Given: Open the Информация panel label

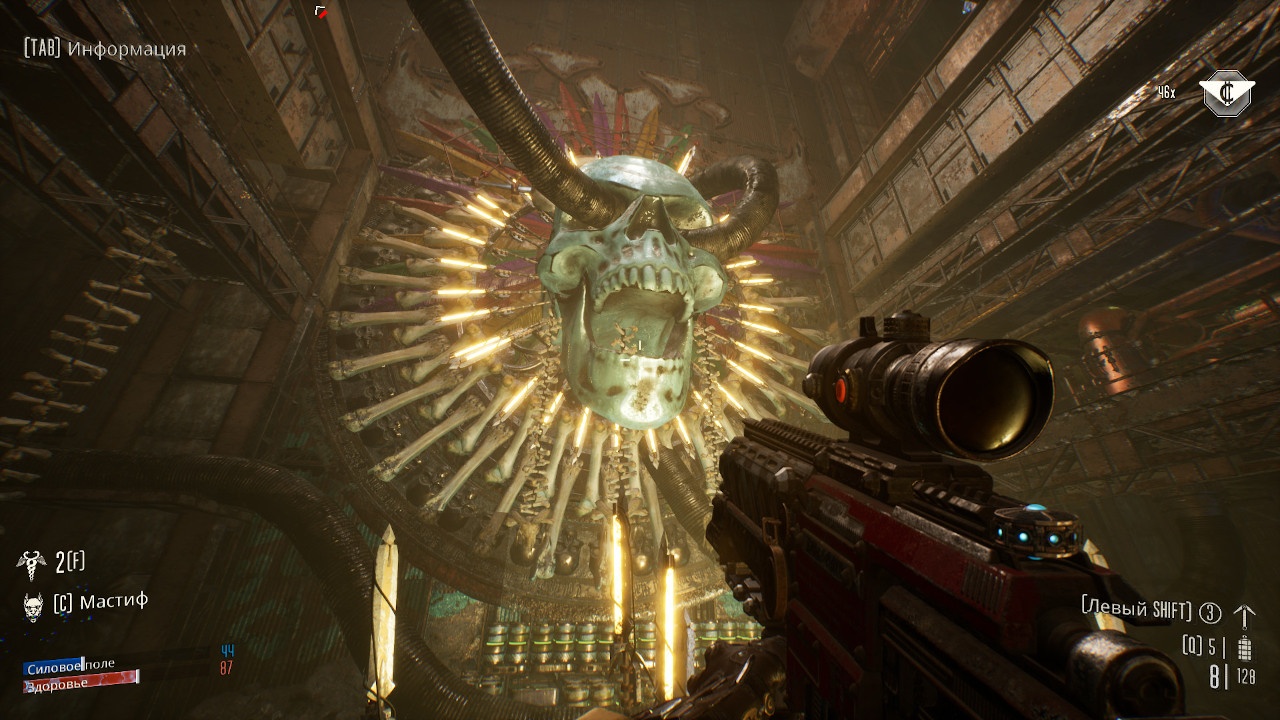Looking at the screenshot, I should click(126, 49).
